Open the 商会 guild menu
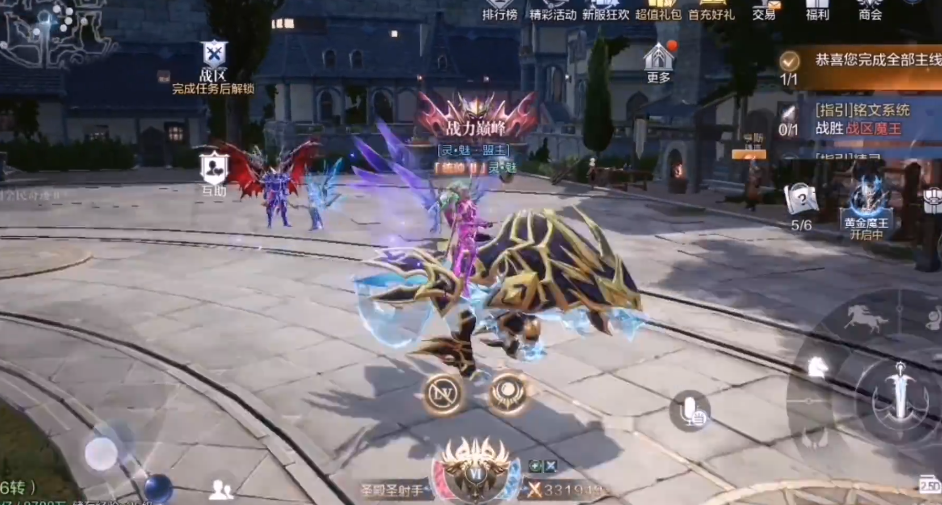 pos(870,9)
